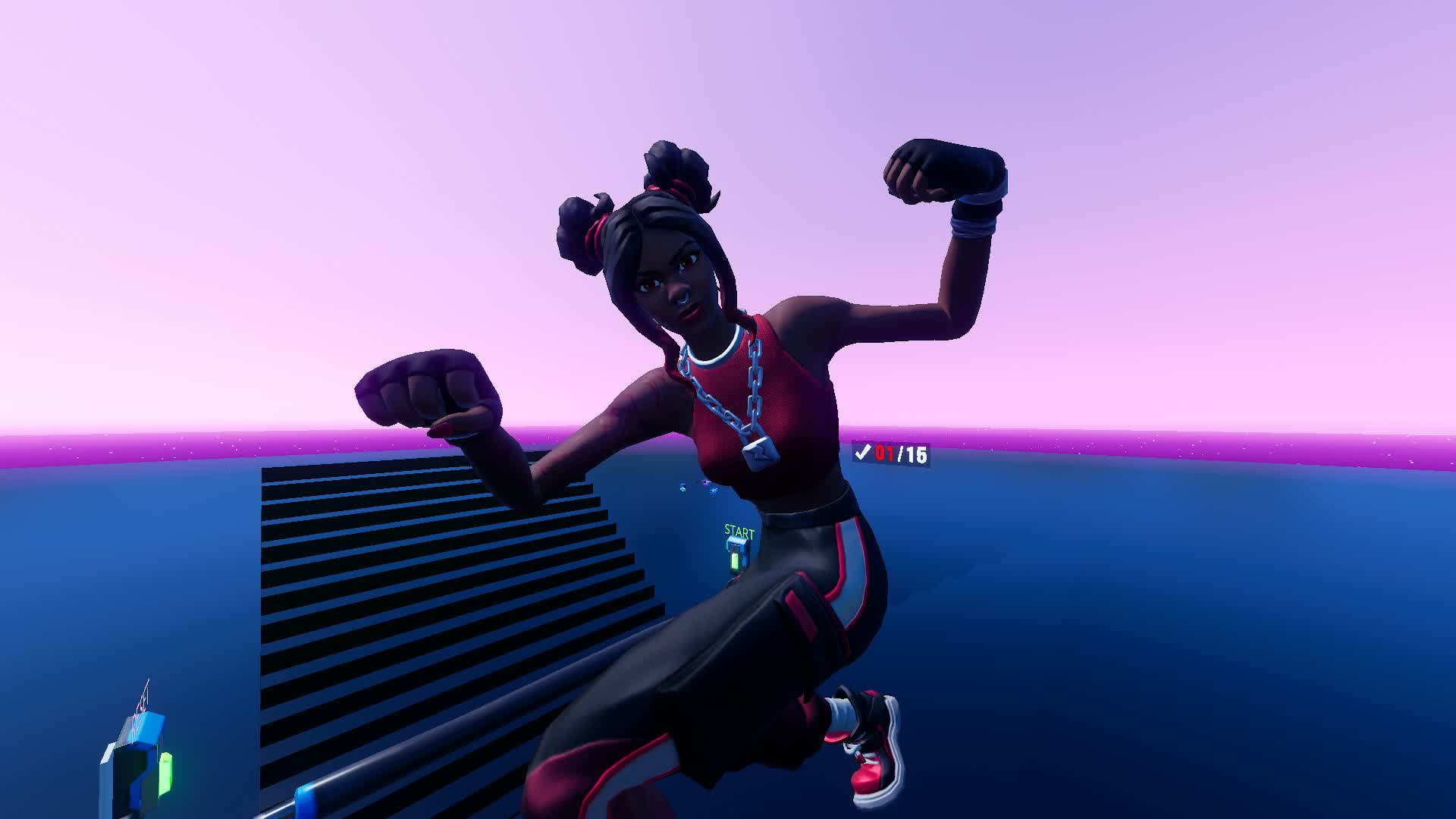This screenshot has width=1456, height=819.
Task: Select the red 01 checkpoint number
Action: tap(884, 452)
